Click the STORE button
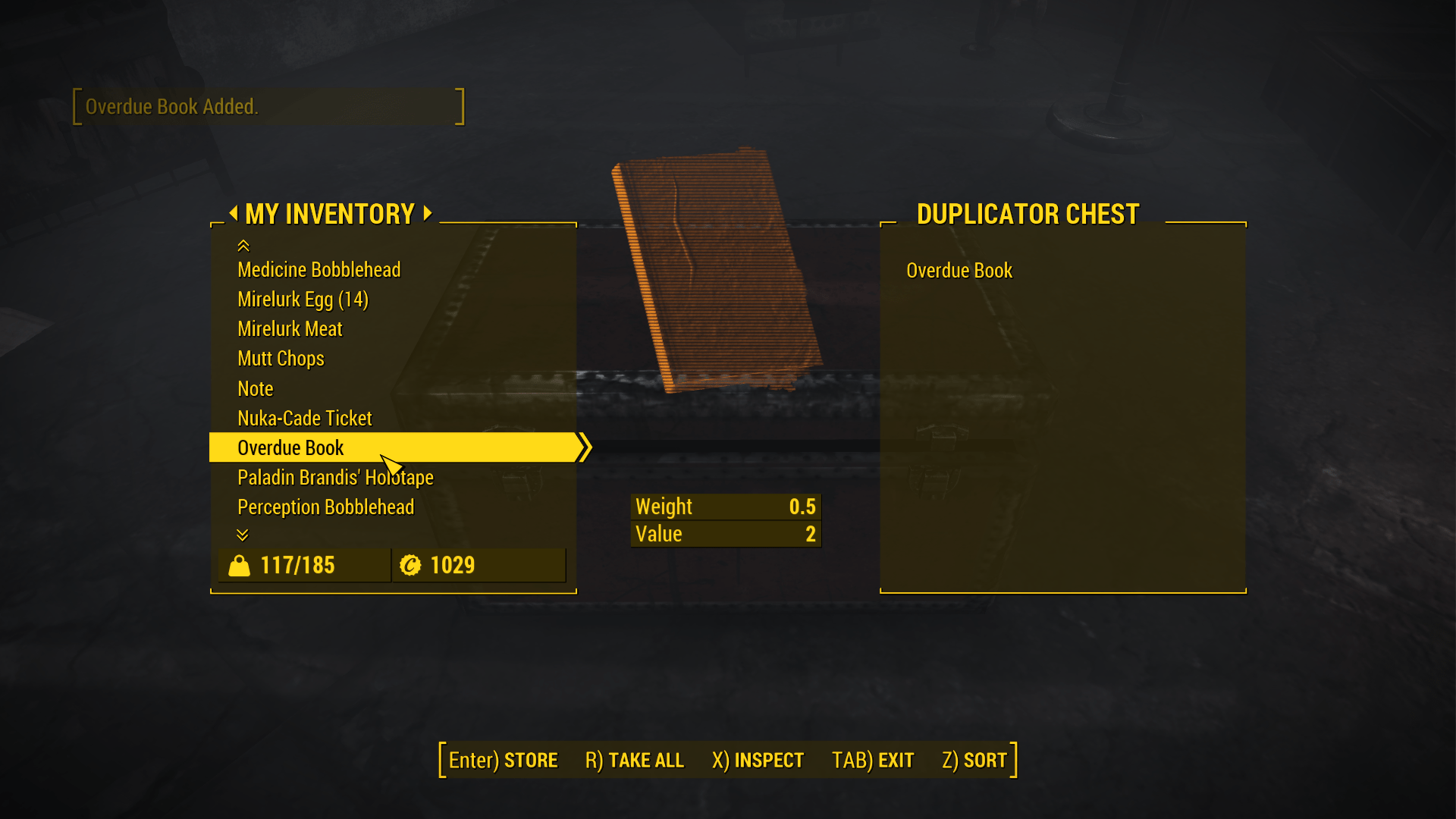Screen dimensions: 1456x819 pyautogui.click(x=503, y=760)
